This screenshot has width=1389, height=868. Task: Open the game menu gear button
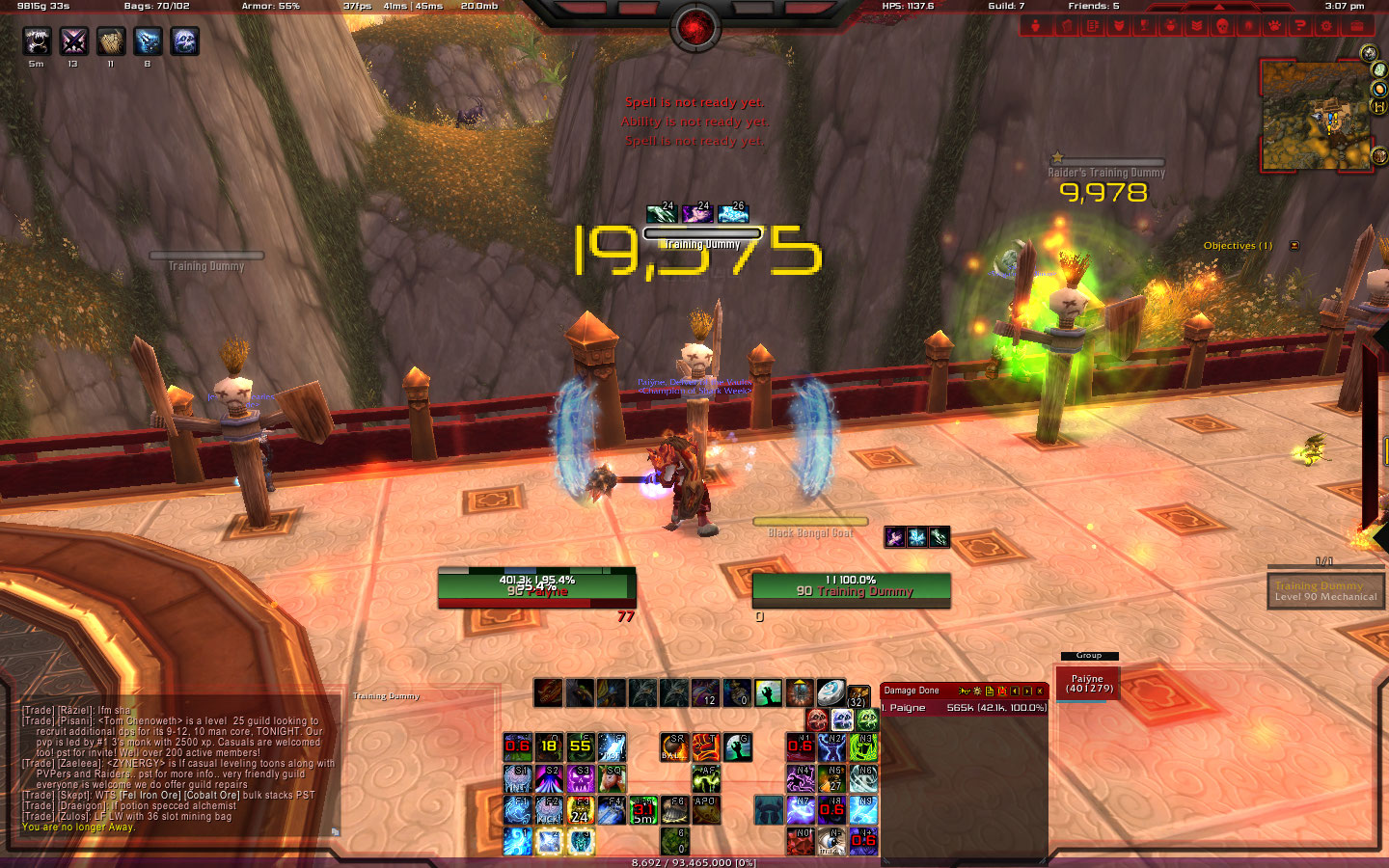(1326, 26)
